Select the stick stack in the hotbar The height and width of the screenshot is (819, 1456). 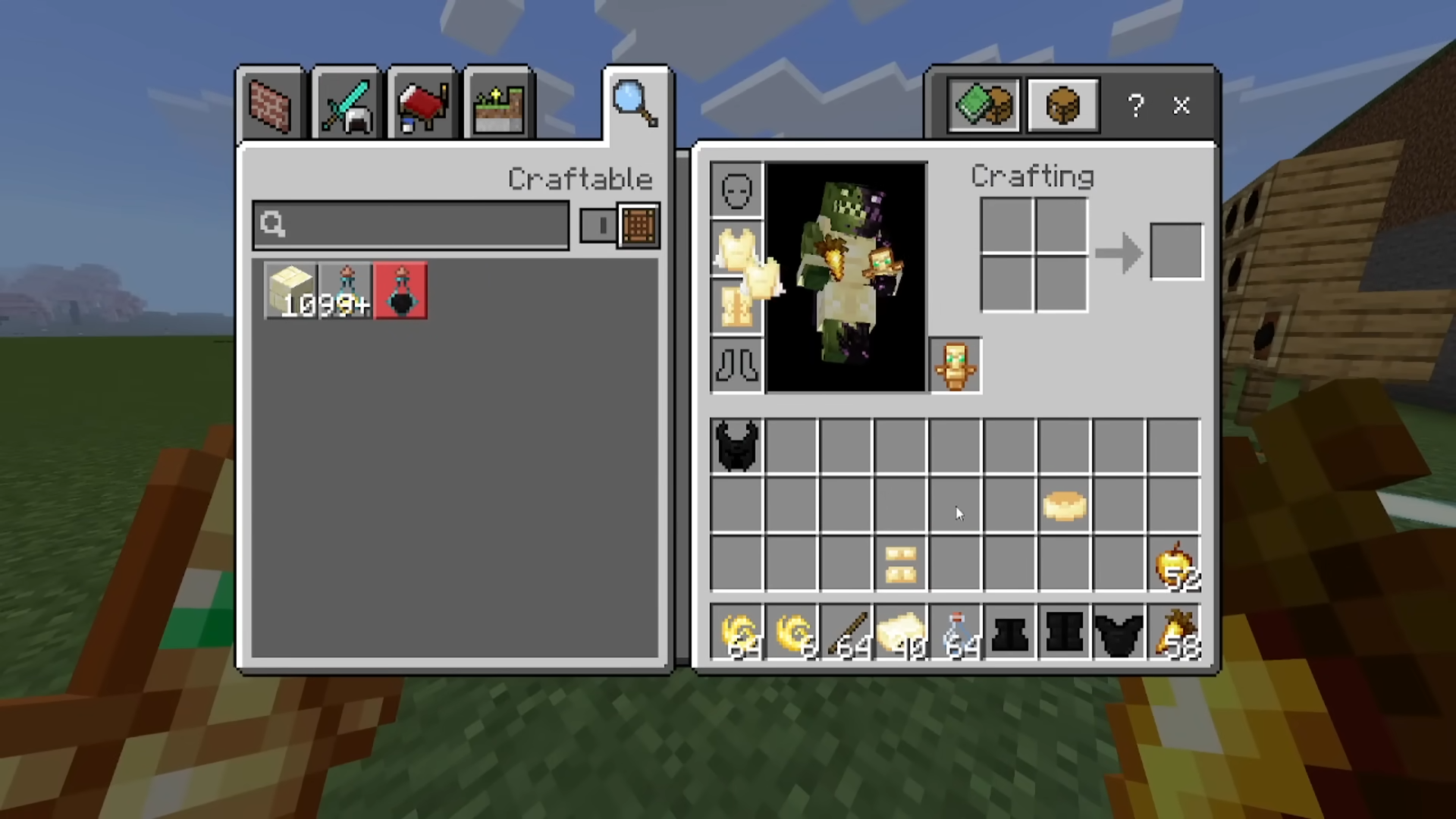point(846,632)
